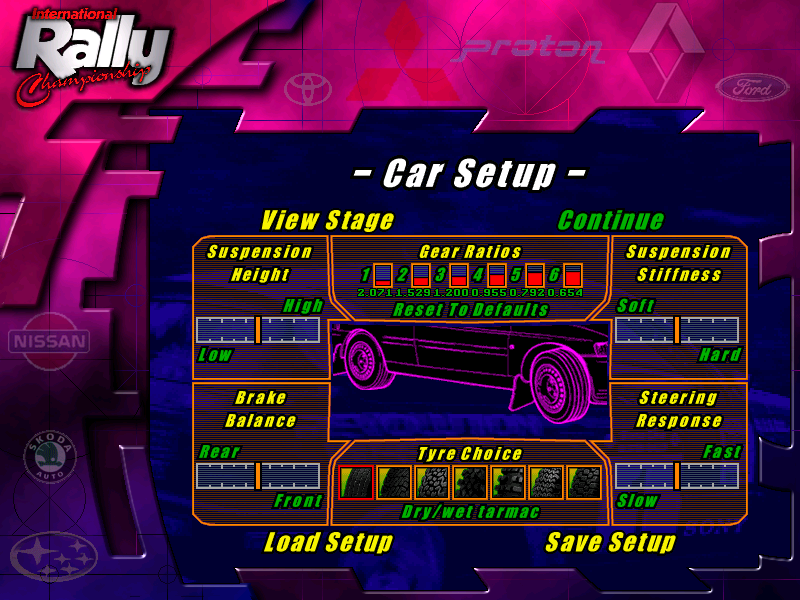Viewport: 800px width, 600px height.
Task: Select the gear 3 ratio bar
Action: point(459,275)
